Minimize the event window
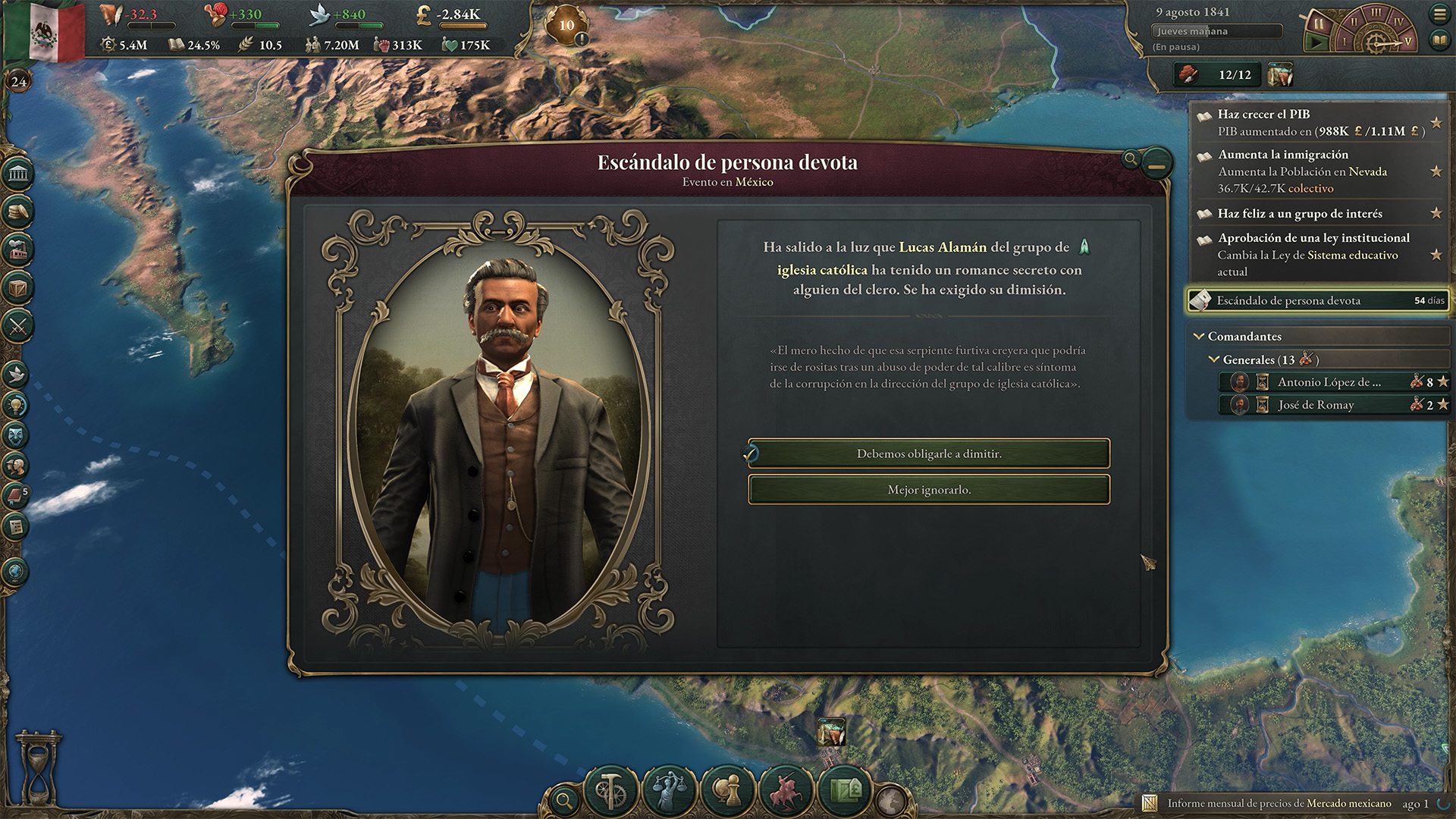Viewport: 1456px width, 819px height. (1156, 163)
